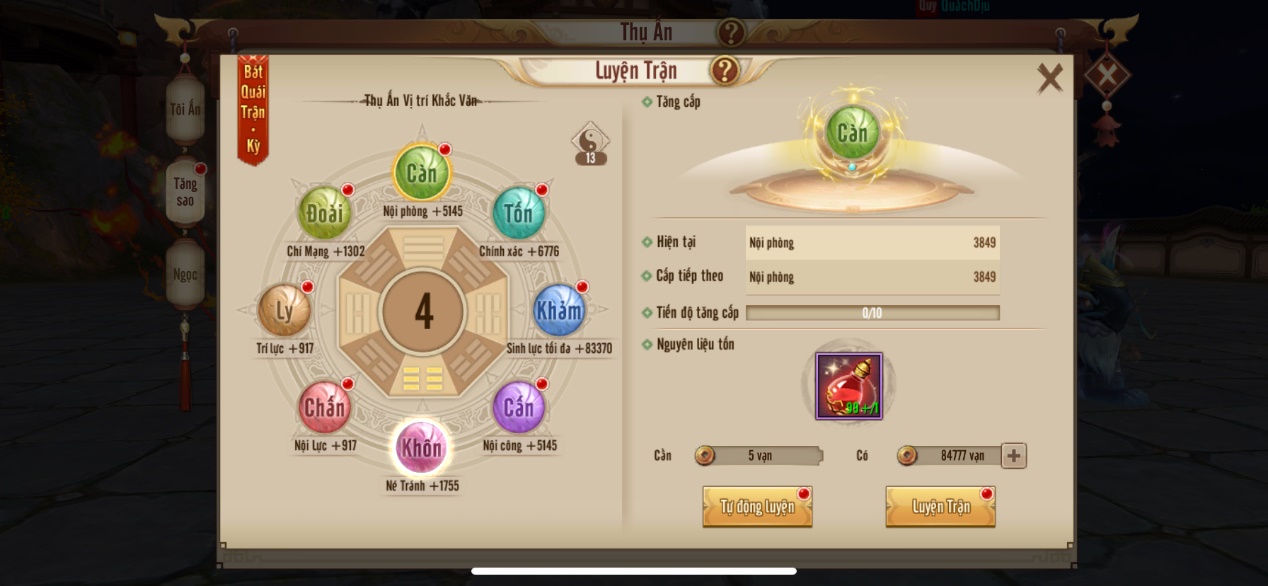Open the Ngọc tab

pos(185,274)
